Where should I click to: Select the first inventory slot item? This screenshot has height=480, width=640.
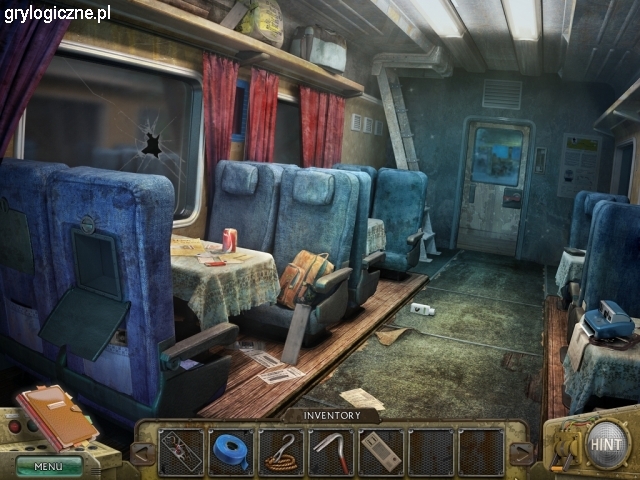click(181, 451)
